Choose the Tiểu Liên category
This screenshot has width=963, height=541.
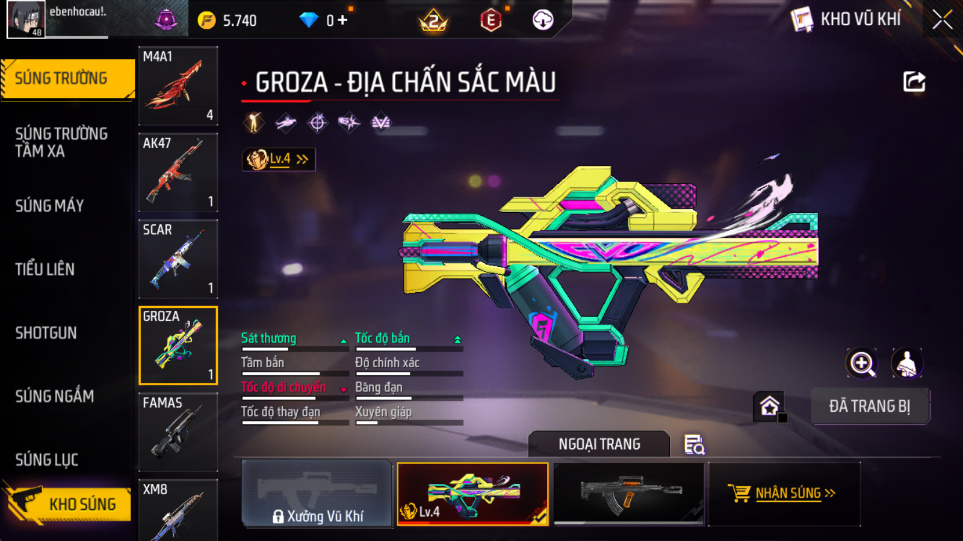[45, 269]
